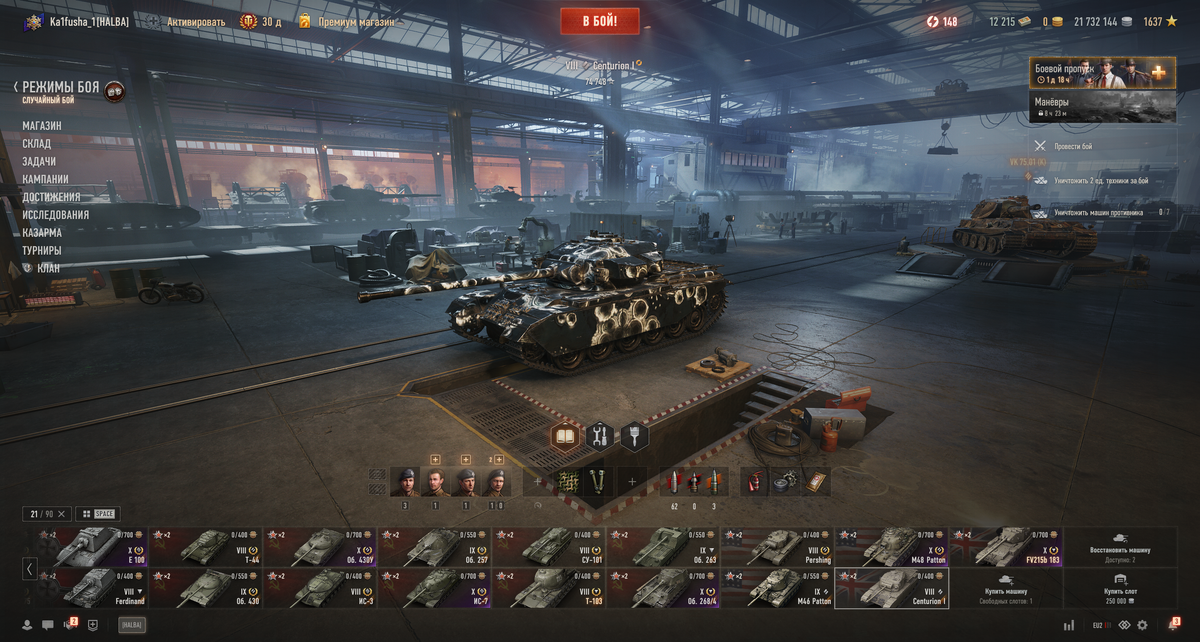This screenshot has width=1200, height=642.
Task: Open the Магазин menu entry
Action: click(42, 126)
